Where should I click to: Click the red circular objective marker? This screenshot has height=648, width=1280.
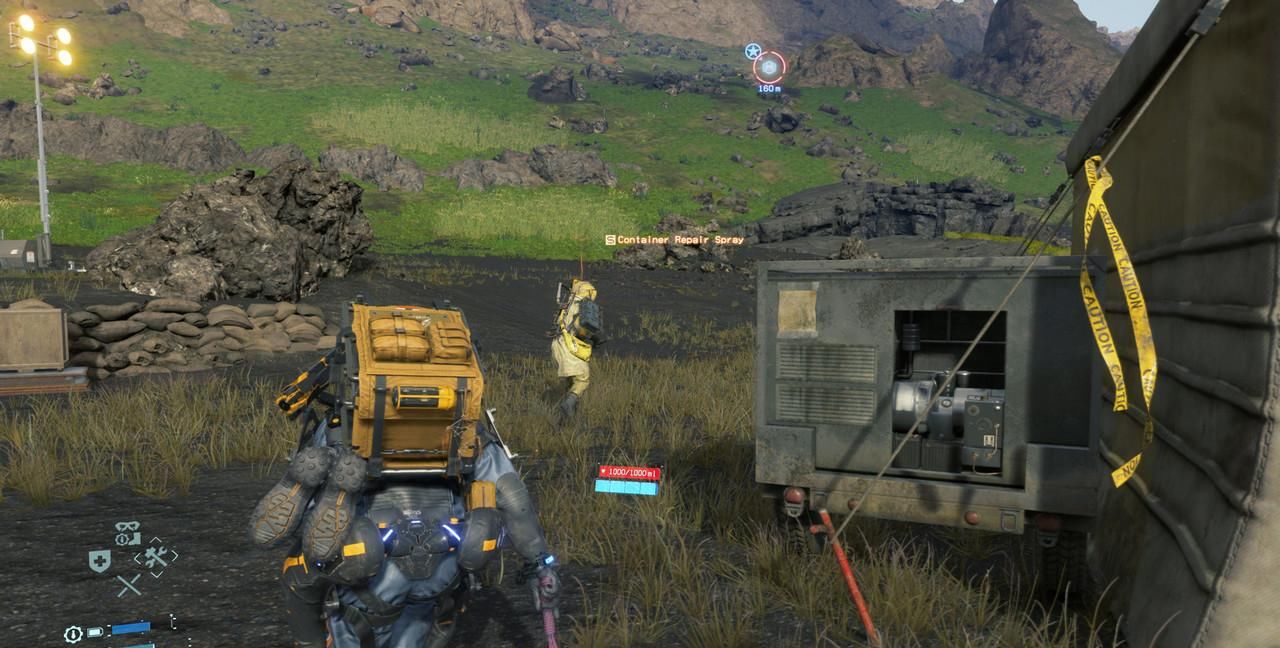click(769, 67)
